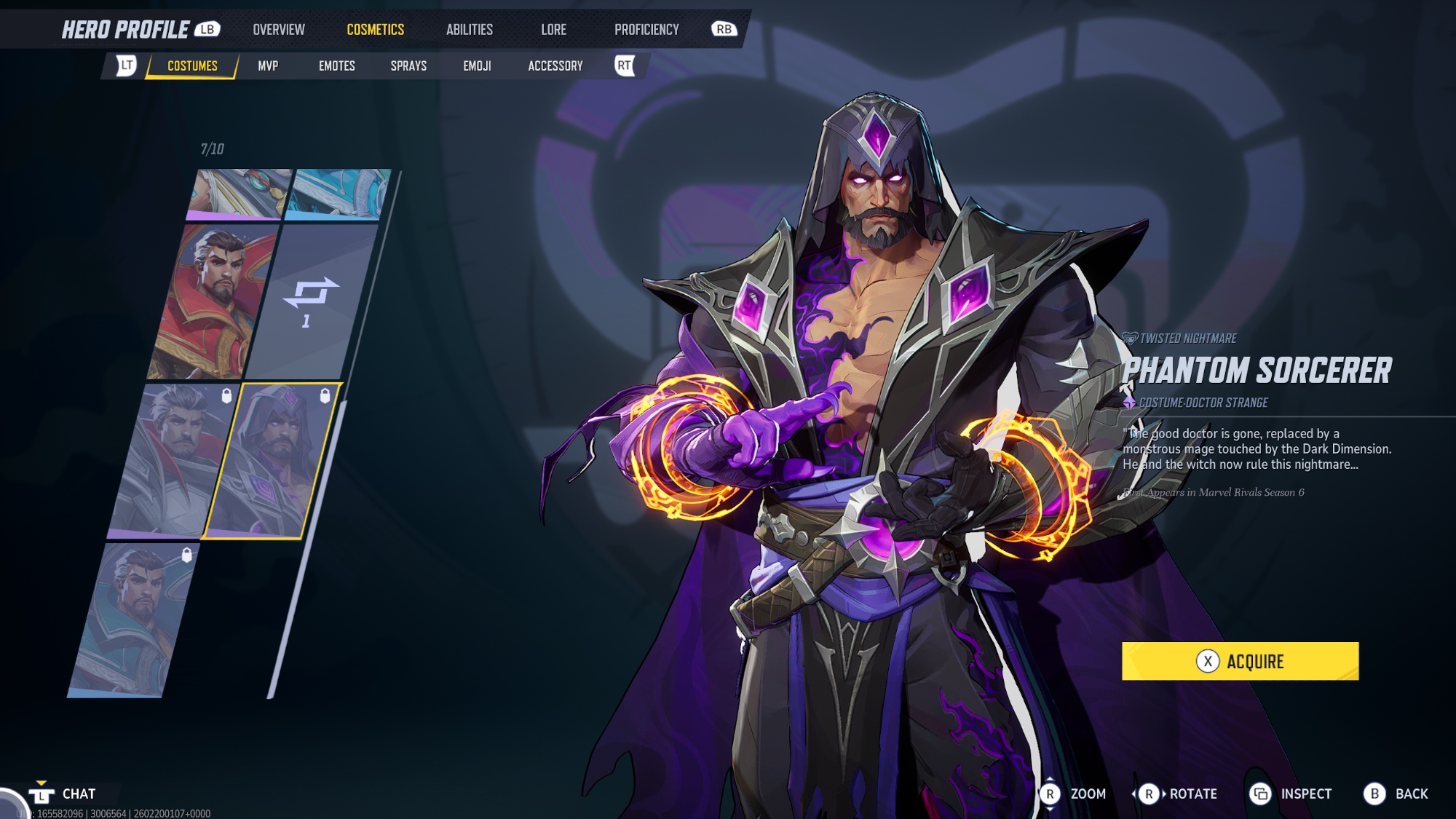This screenshot has height=819, width=1456.
Task: Open the Cosmetics tab
Action: tap(375, 30)
